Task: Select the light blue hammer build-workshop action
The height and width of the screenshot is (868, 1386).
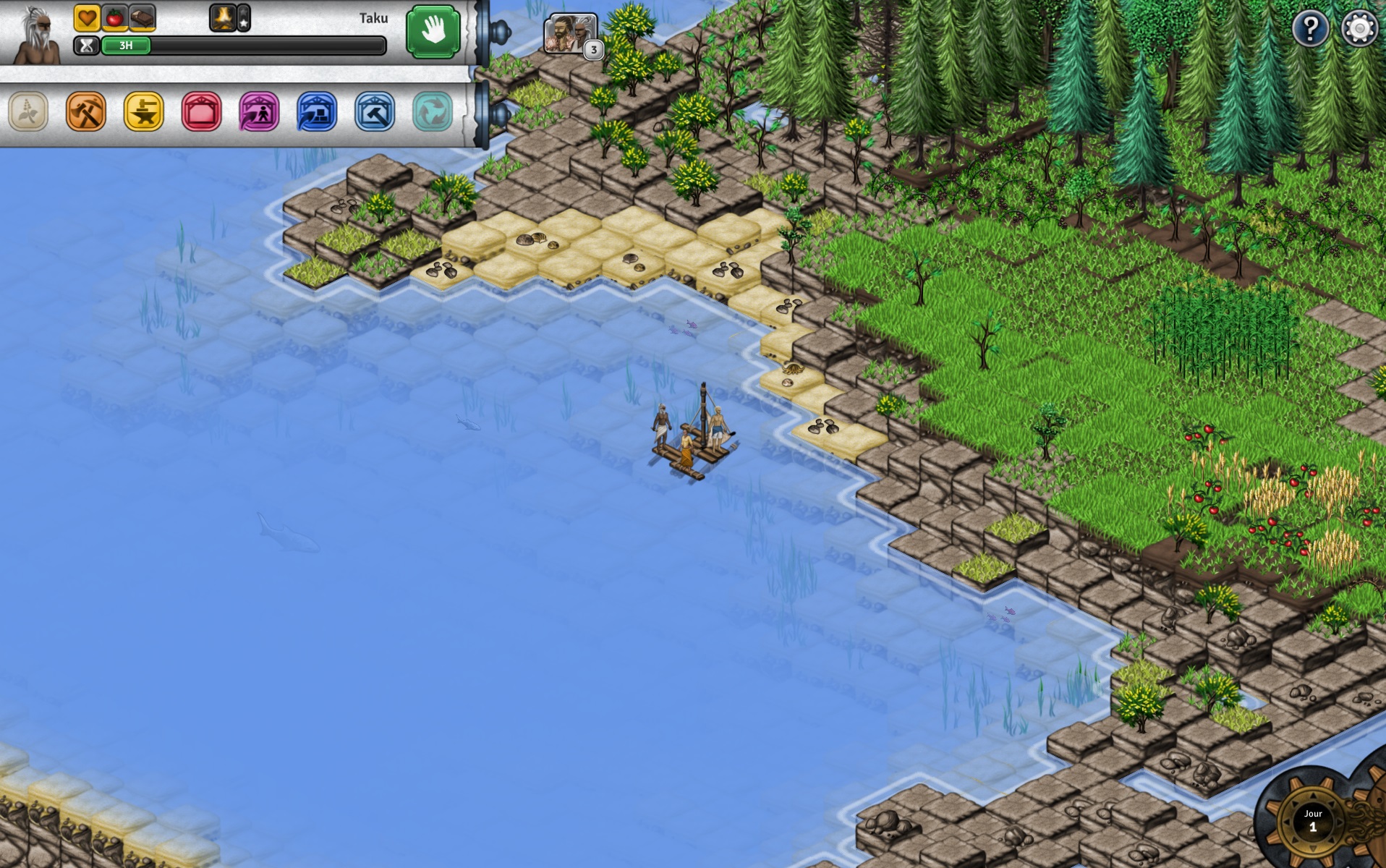Action: pos(375,111)
